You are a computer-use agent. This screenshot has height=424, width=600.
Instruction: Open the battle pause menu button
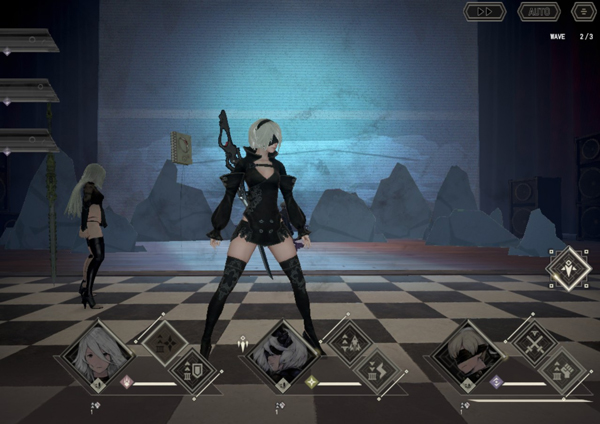pyautogui.click(x=583, y=11)
